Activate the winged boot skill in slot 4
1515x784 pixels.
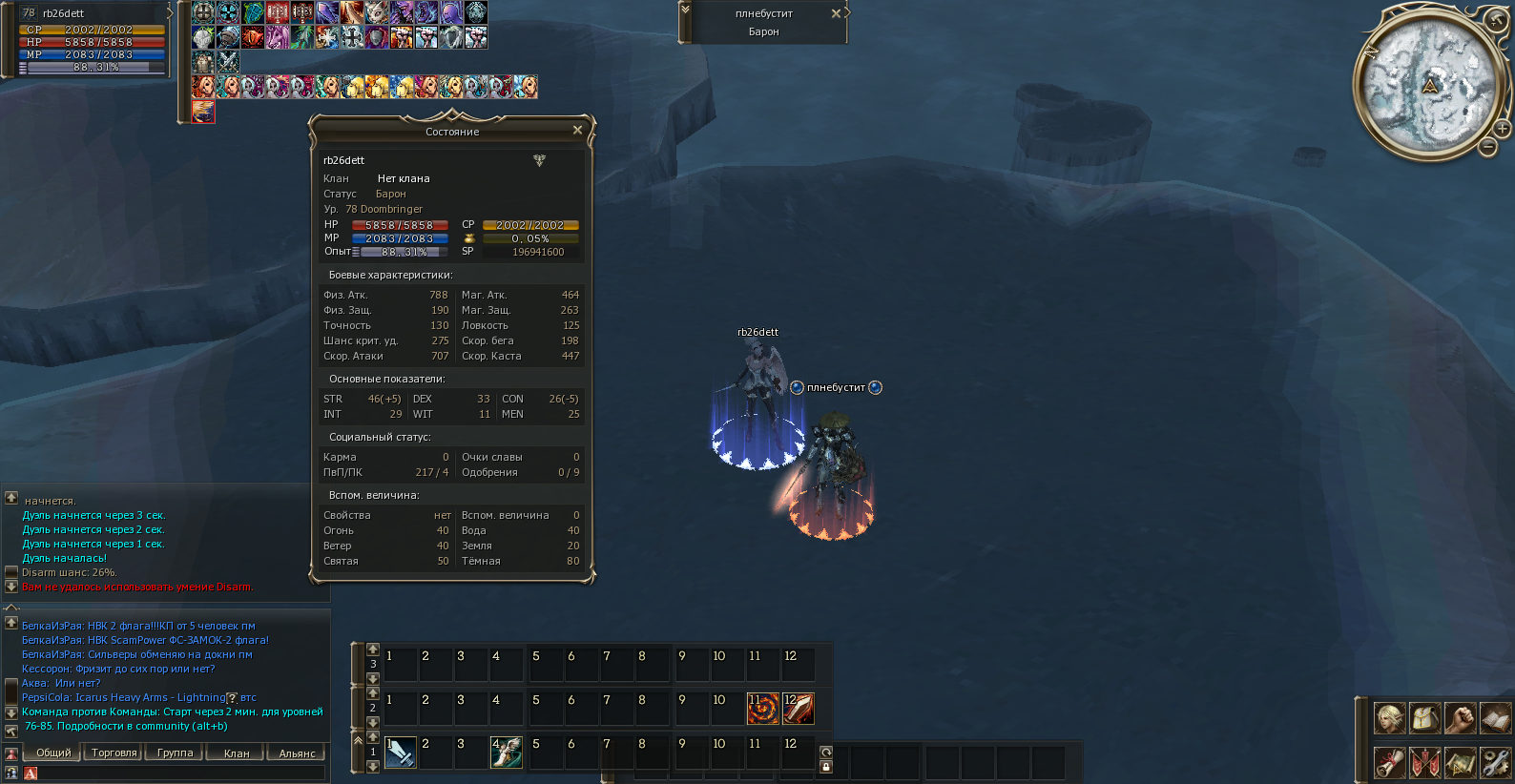pos(507,752)
